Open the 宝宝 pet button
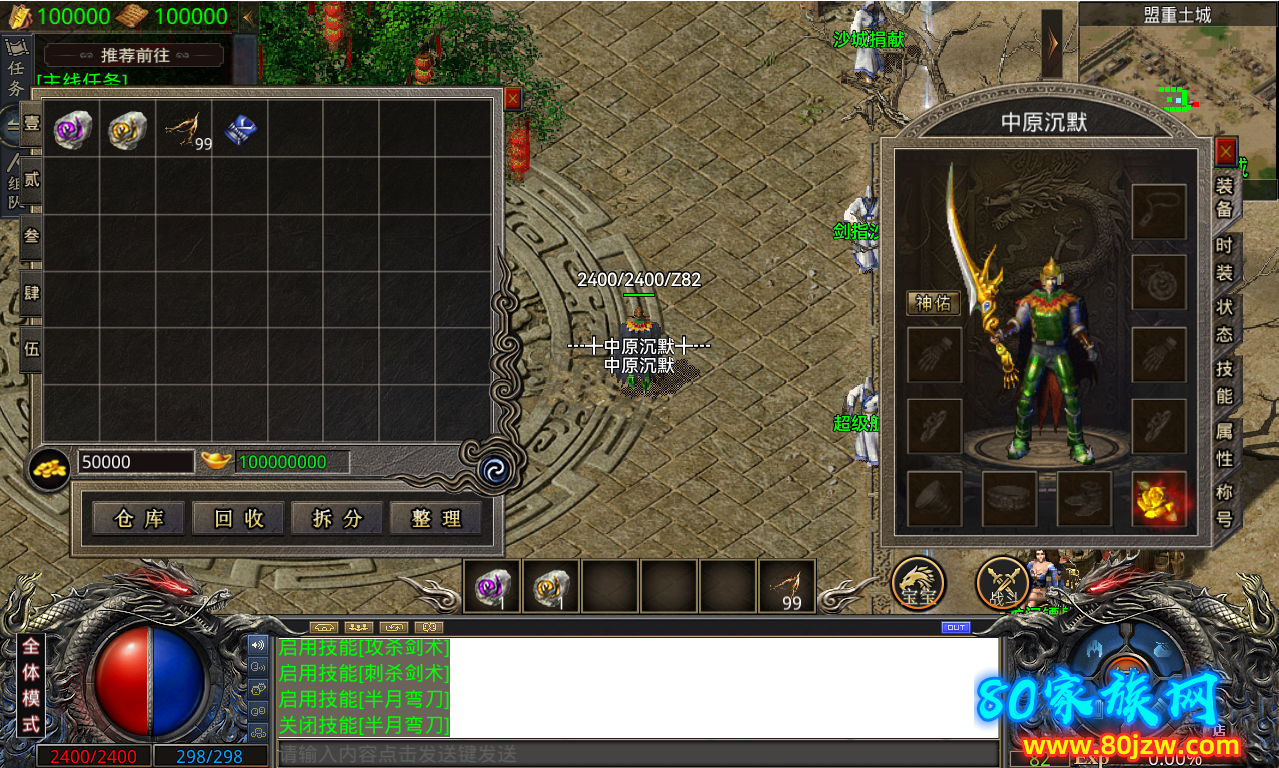This screenshot has width=1279, height=768. click(918, 582)
